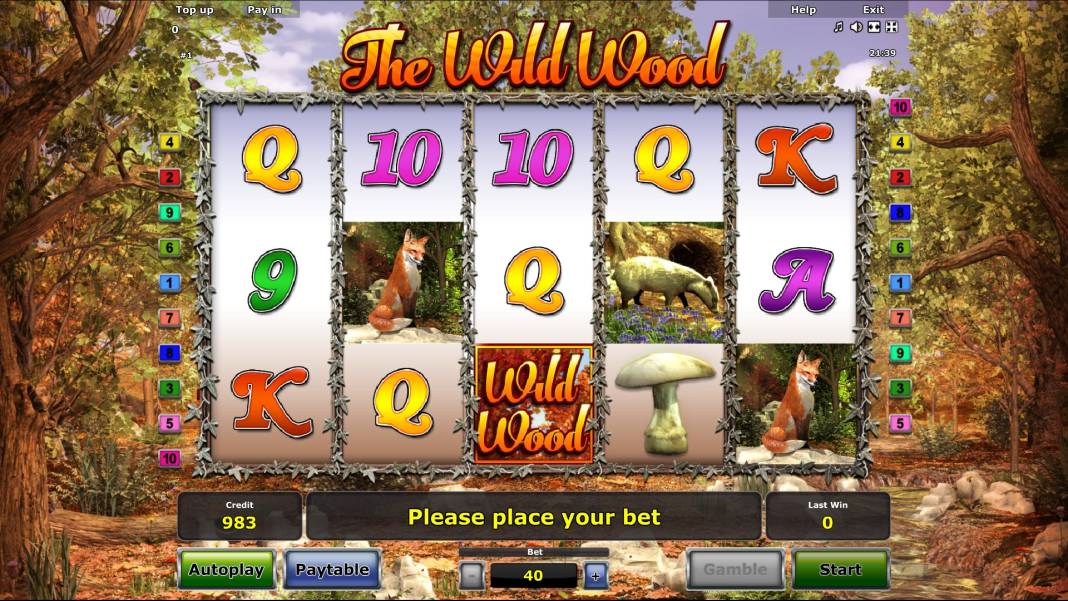Decrease the bet with the minus button
Image resolution: width=1068 pixels, height=601 pixels.
[x=473, y=575]
